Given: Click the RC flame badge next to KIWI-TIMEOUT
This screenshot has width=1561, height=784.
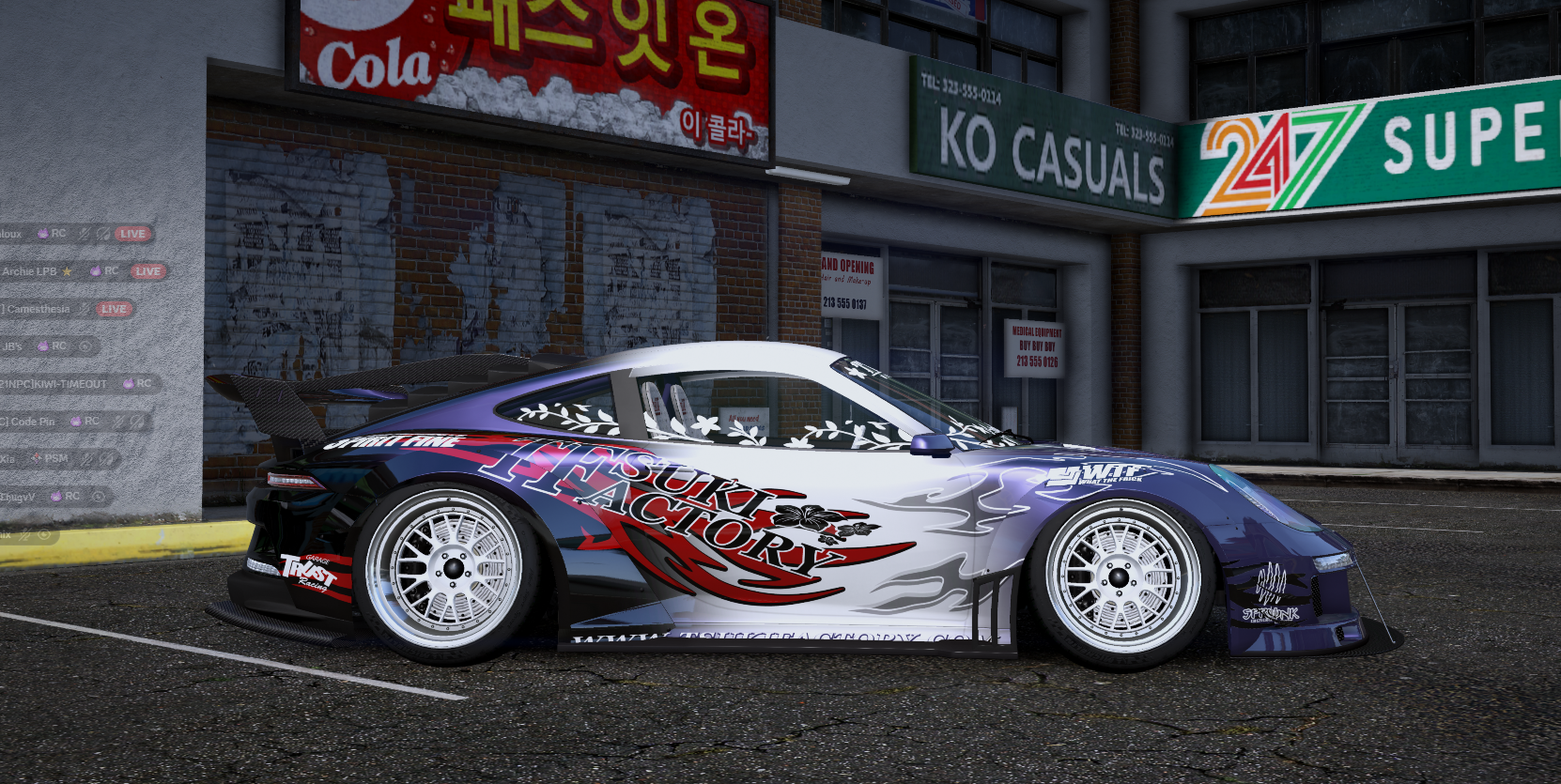Looking at the screenshot, I should pyautogui.click(x=129, y=382).
